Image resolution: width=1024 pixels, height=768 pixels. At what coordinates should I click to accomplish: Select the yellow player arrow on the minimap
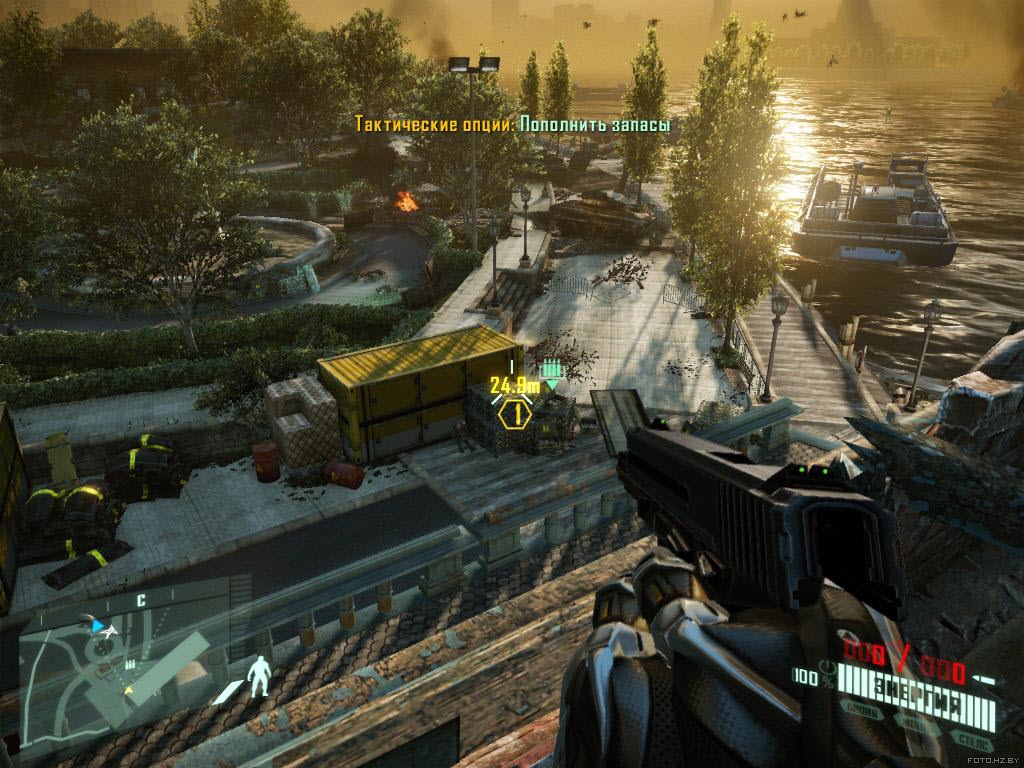[127, 690]
